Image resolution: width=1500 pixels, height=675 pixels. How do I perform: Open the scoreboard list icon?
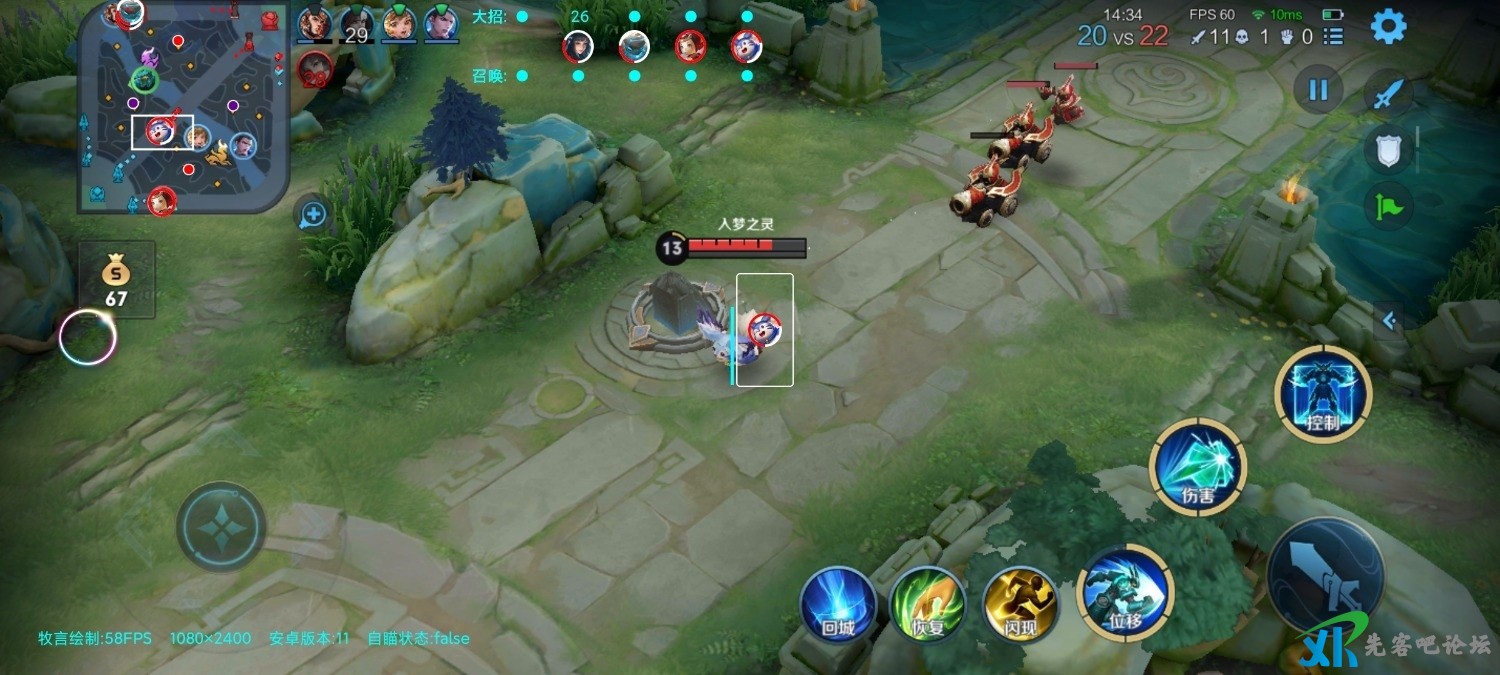coord(1333,37)
